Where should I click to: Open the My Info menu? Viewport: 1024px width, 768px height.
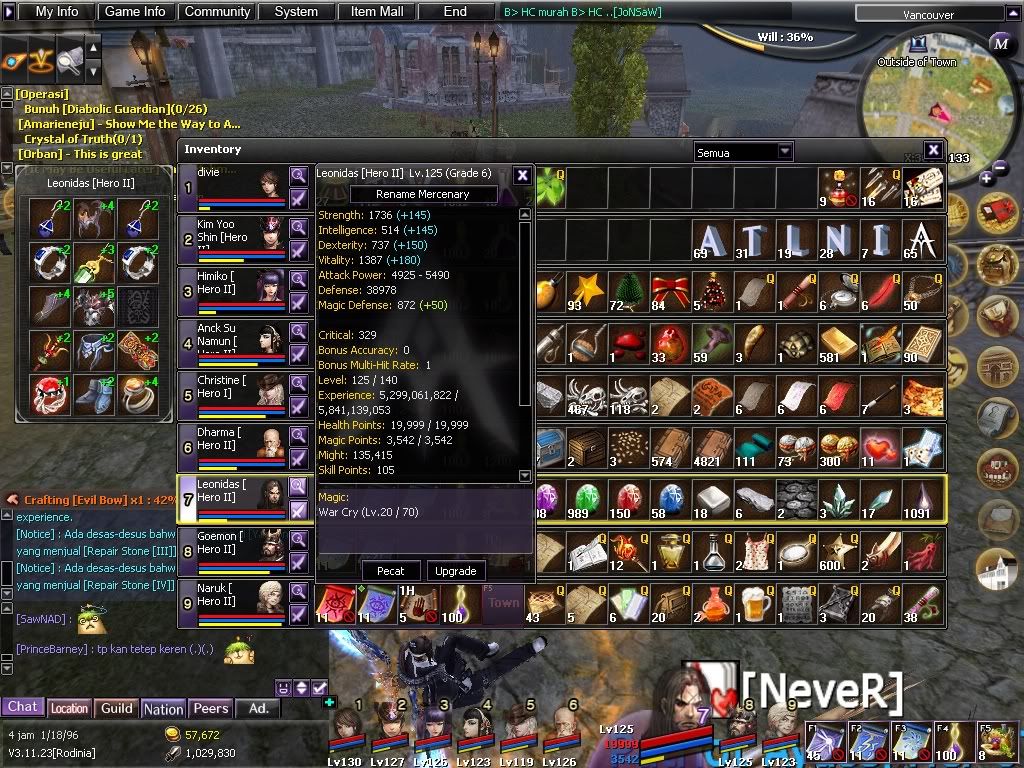point(57,12)
